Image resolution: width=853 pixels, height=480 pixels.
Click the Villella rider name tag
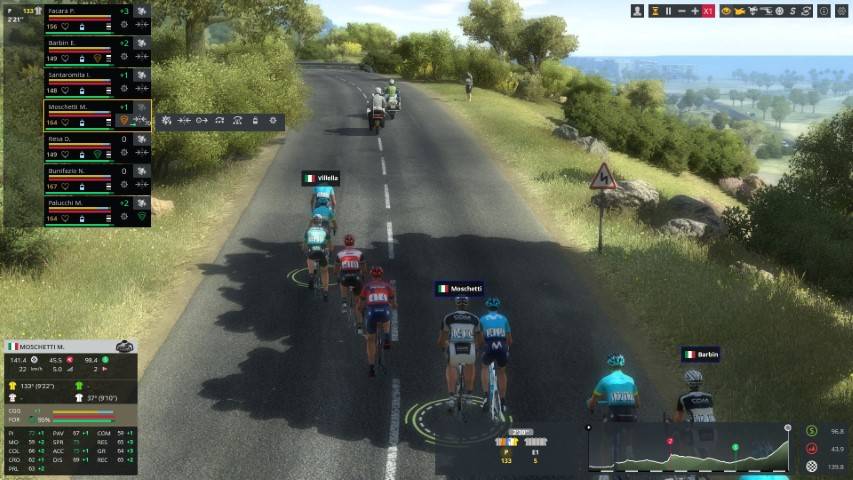322,178
